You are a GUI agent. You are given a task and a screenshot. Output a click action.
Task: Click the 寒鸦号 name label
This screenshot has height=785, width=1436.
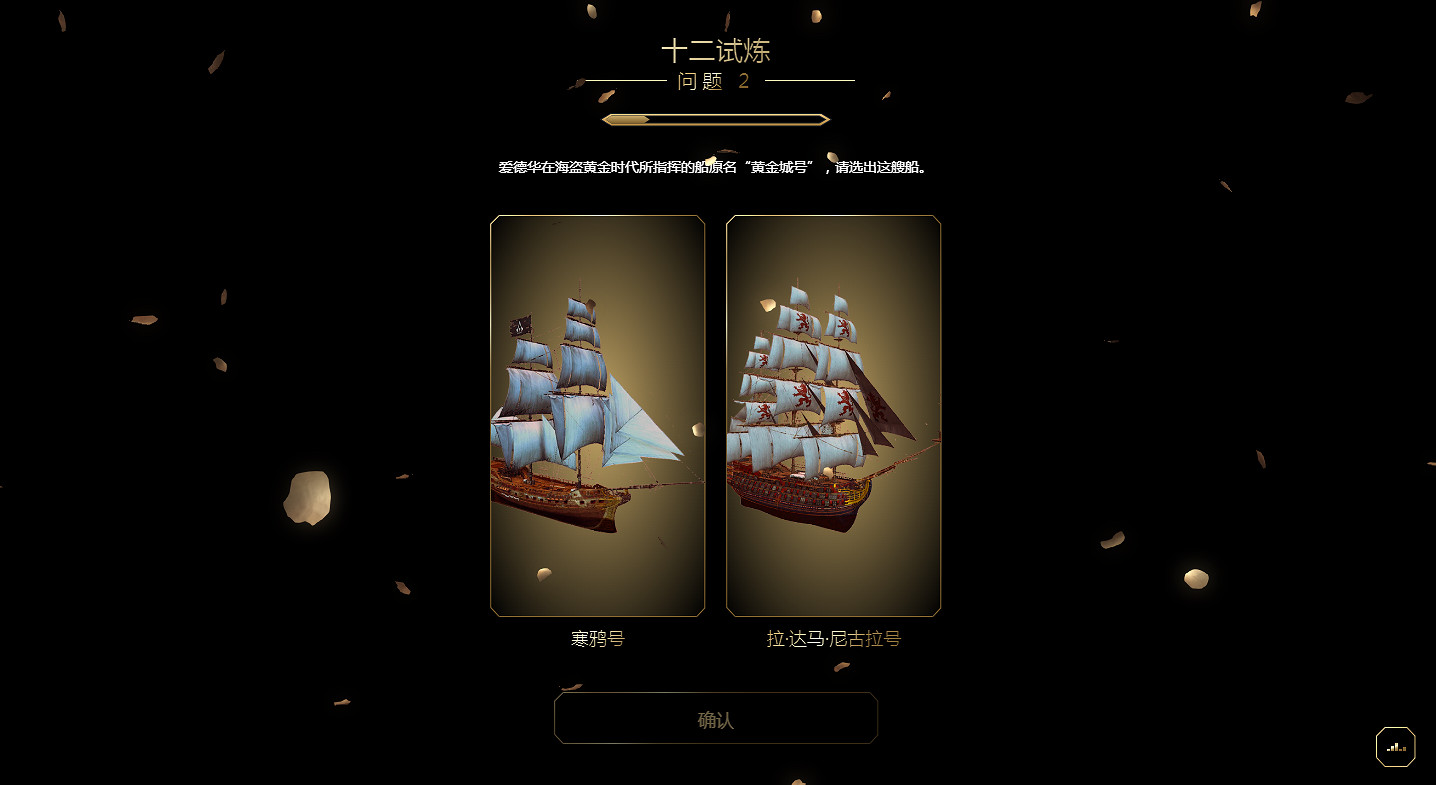597,638
